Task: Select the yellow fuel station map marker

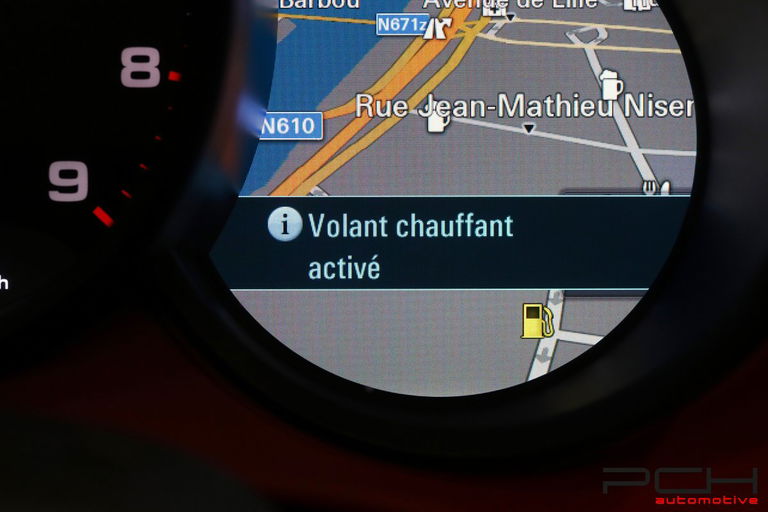Action: tap(537, 321)
